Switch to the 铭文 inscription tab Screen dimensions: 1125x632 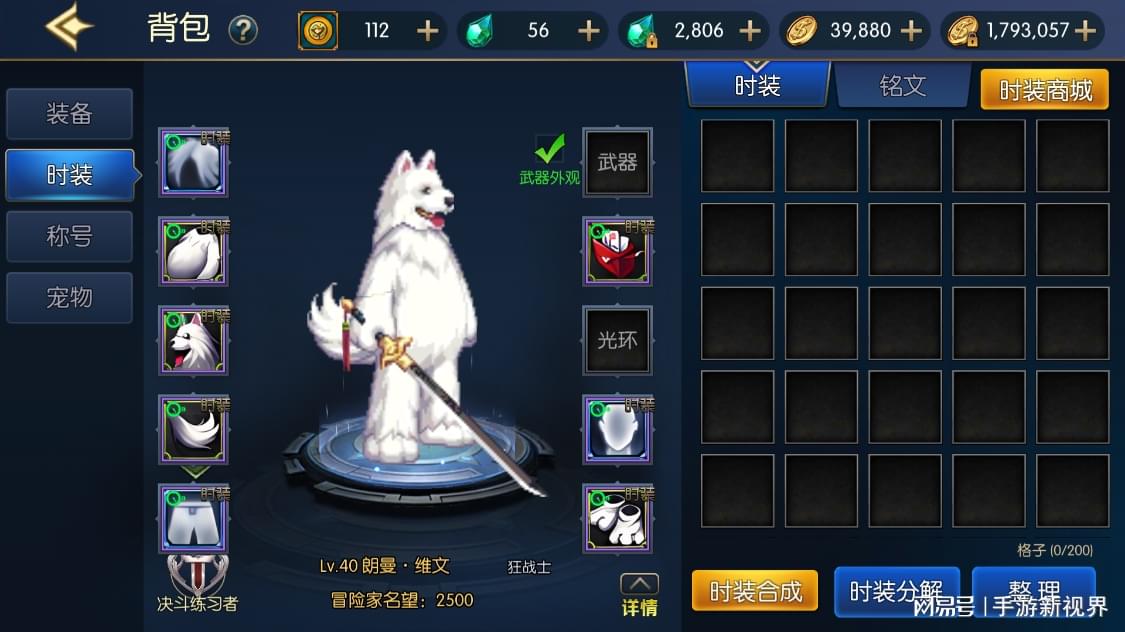pos(902,86)
